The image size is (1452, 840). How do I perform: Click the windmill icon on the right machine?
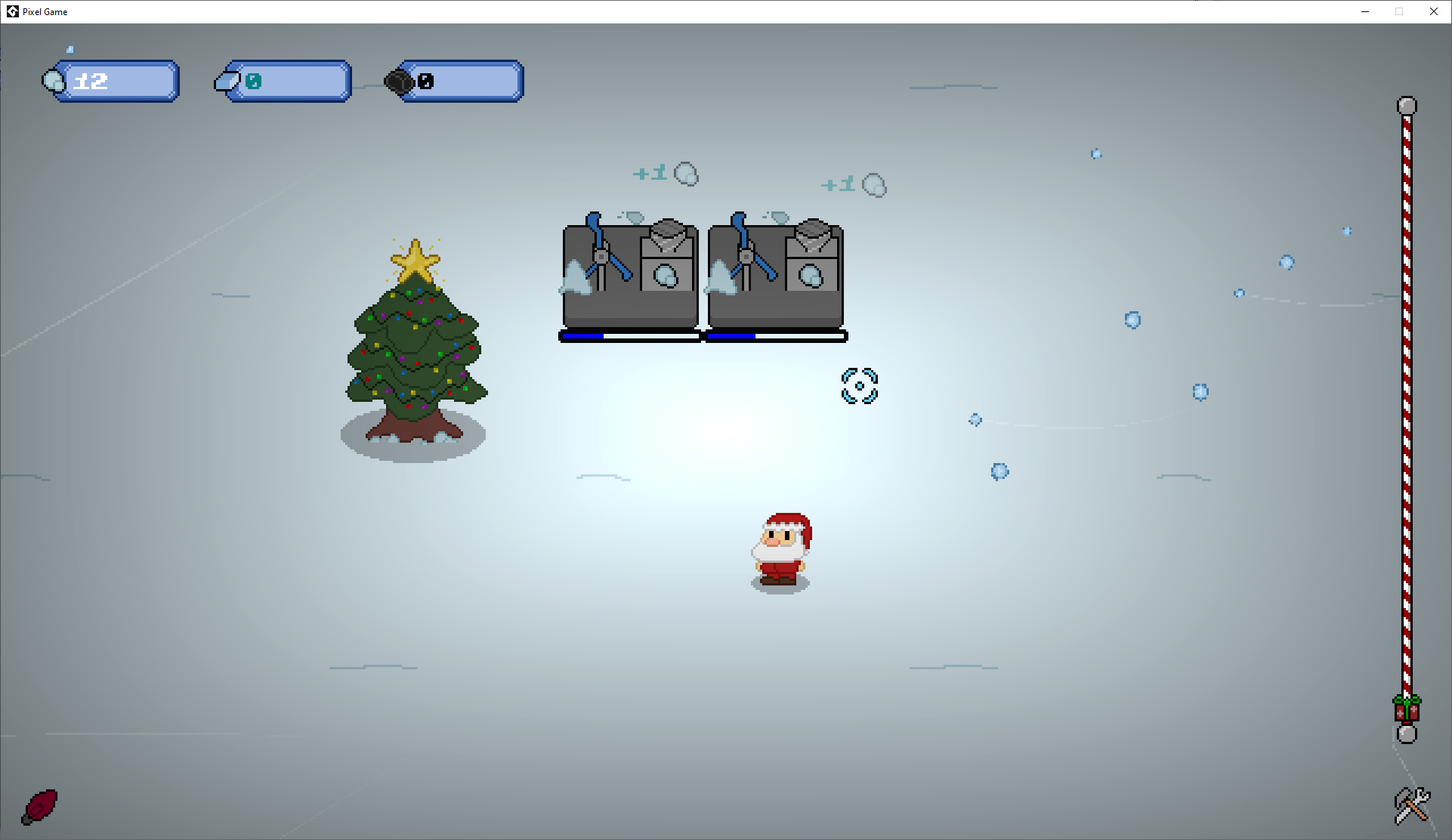click(x=748, y=255)
